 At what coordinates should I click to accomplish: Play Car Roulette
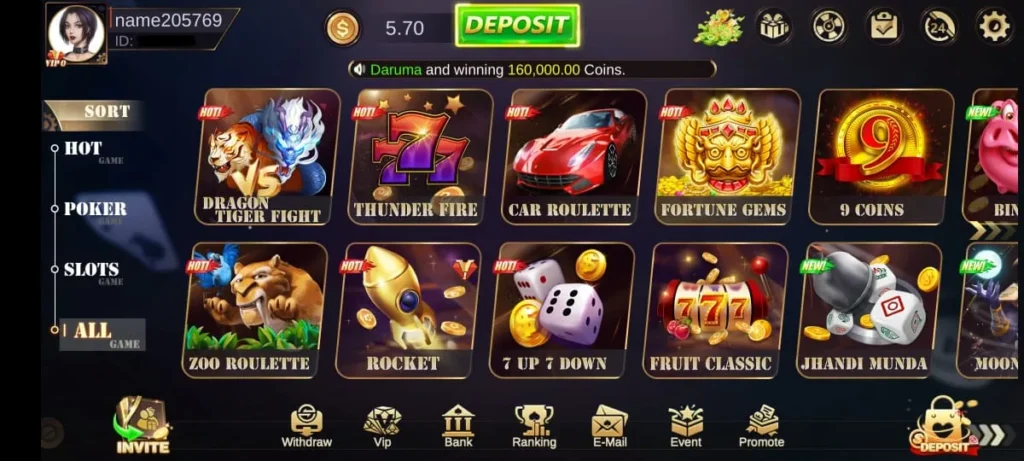pos(571,156)
